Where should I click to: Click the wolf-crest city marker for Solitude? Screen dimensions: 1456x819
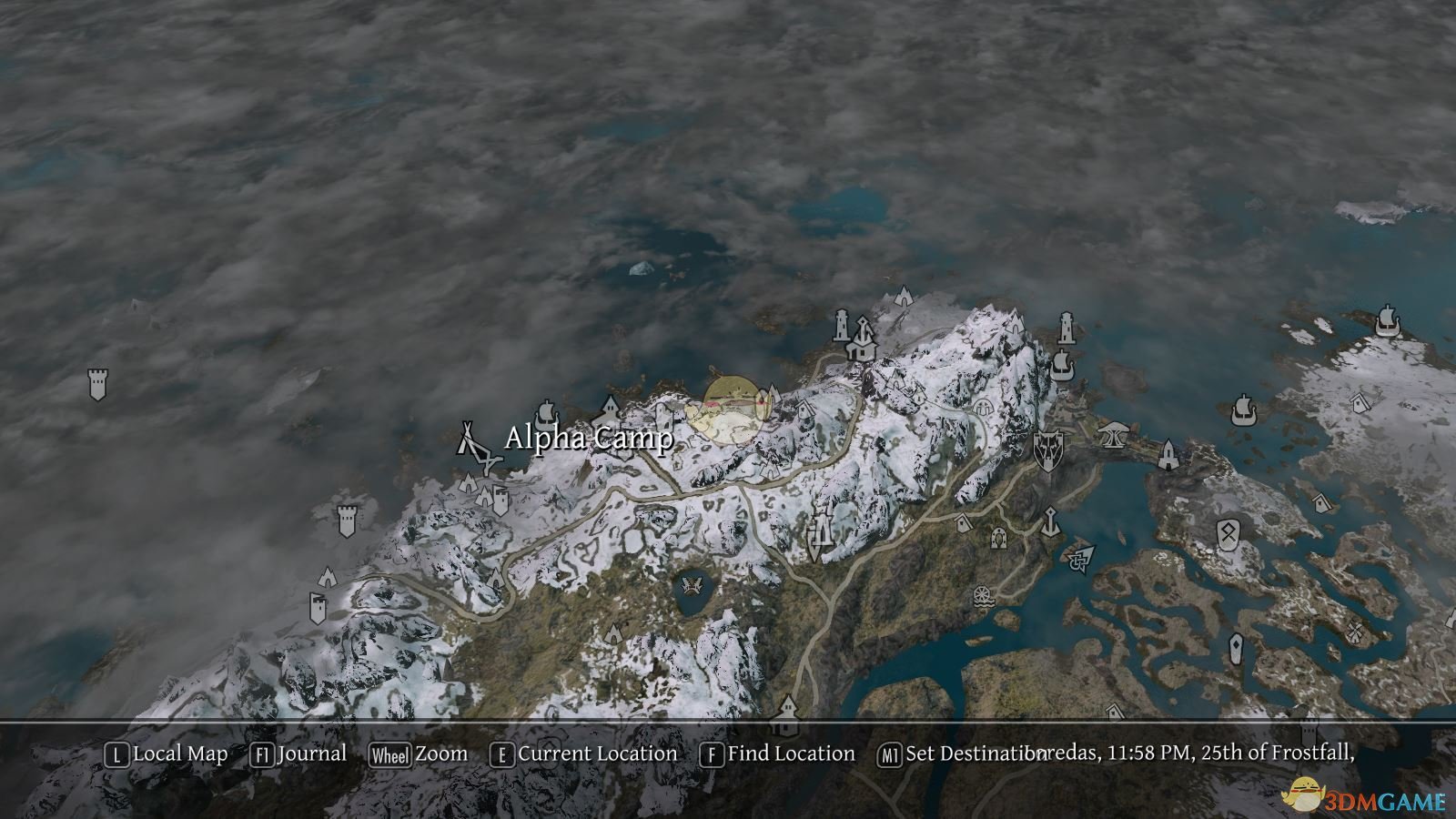(x=1049, y=450)
